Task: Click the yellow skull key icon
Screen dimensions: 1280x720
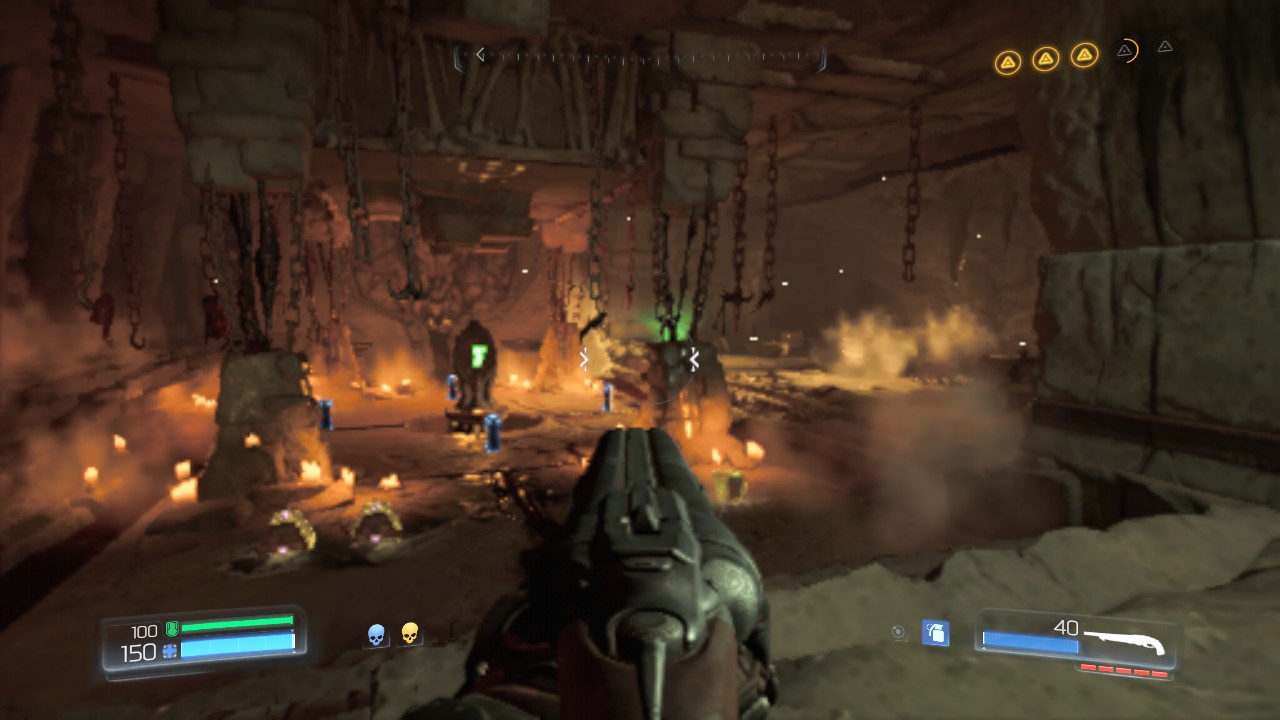Action: 409,633
